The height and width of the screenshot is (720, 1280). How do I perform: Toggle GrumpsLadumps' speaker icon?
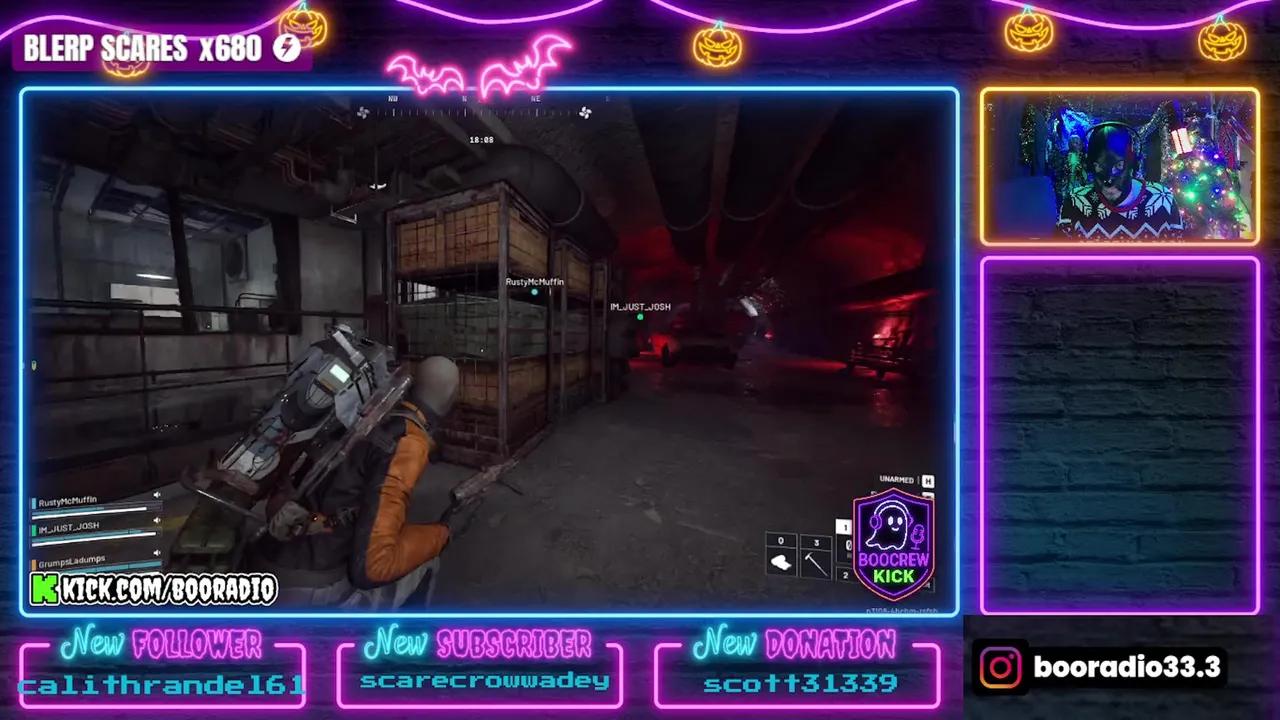[x=157, y=553]
